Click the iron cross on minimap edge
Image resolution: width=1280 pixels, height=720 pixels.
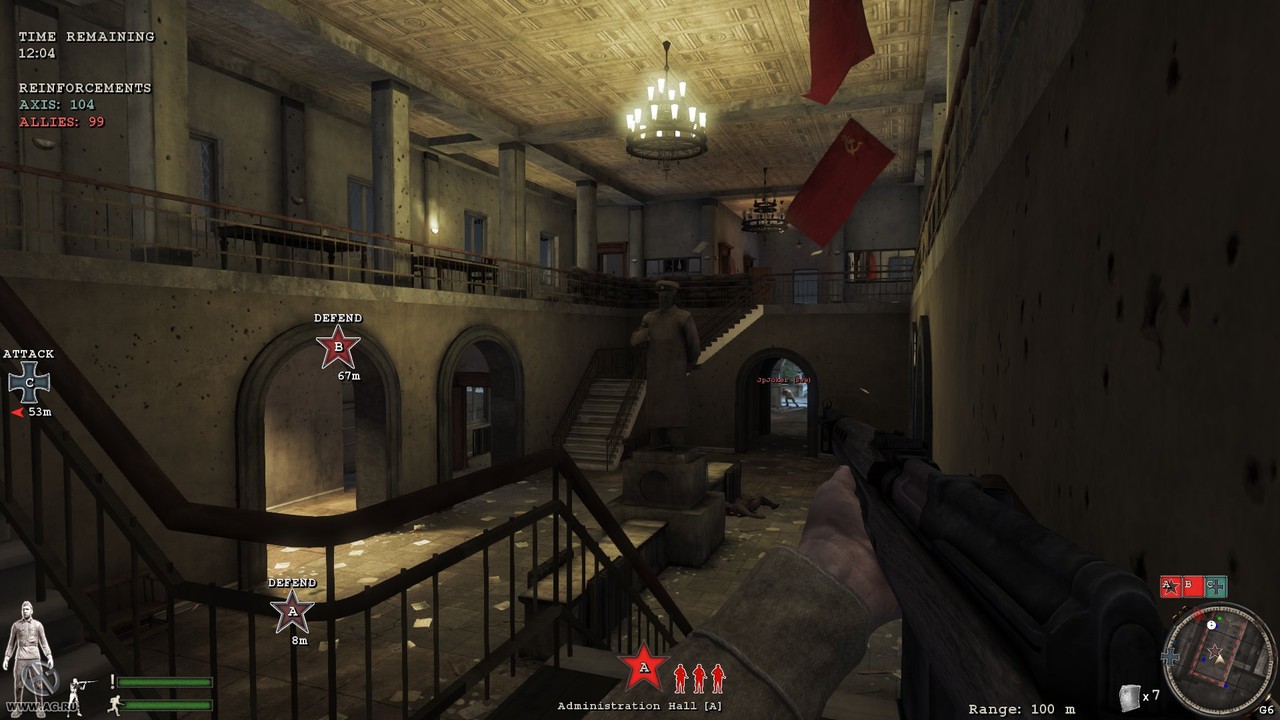(x=1171, y=657)
